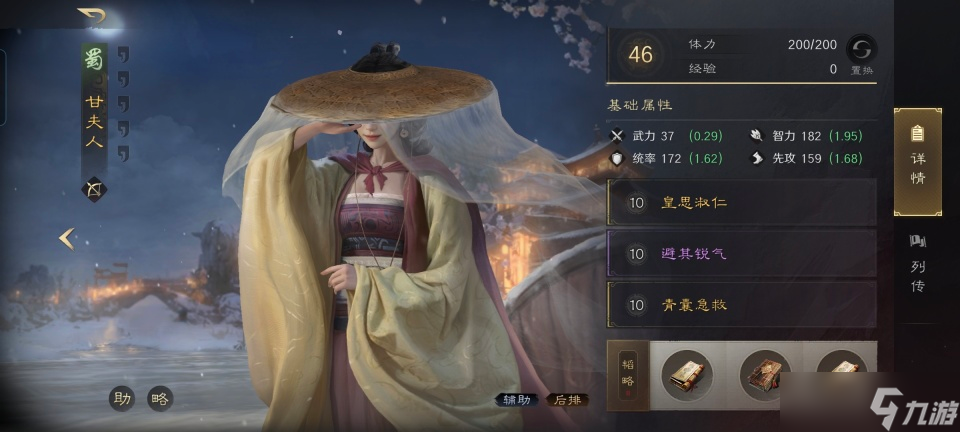Select the 后排 position tag

[x=566, y=399]
